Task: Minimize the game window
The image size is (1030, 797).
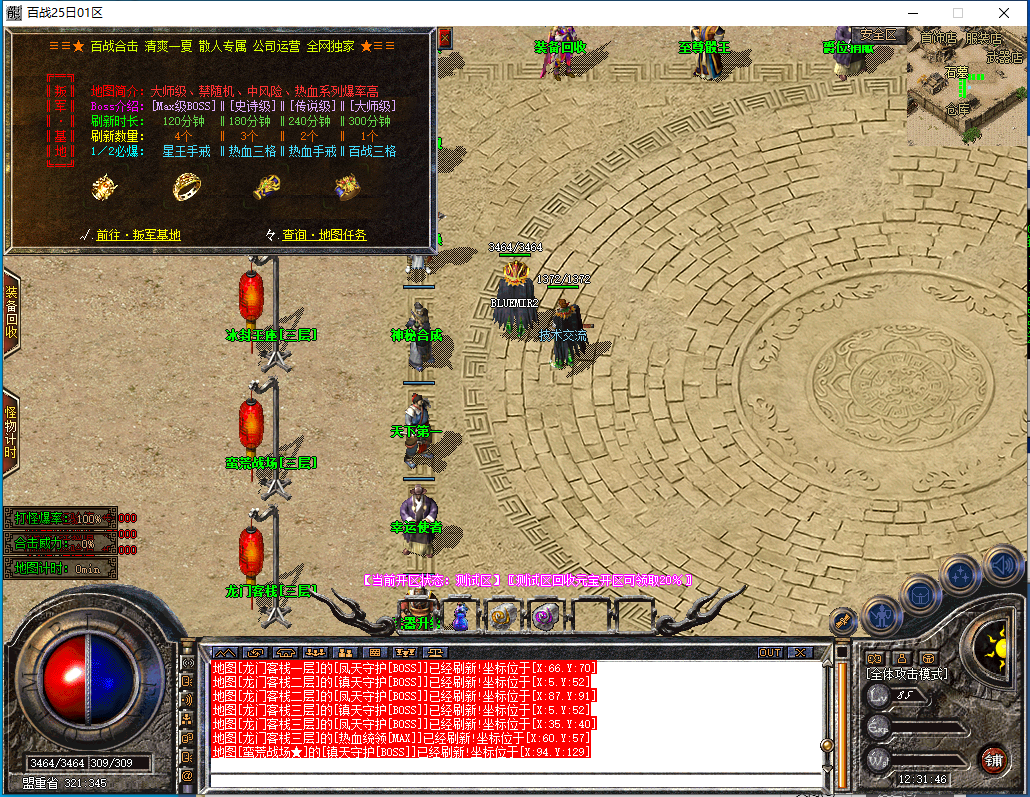Action: tap(911, 13)
